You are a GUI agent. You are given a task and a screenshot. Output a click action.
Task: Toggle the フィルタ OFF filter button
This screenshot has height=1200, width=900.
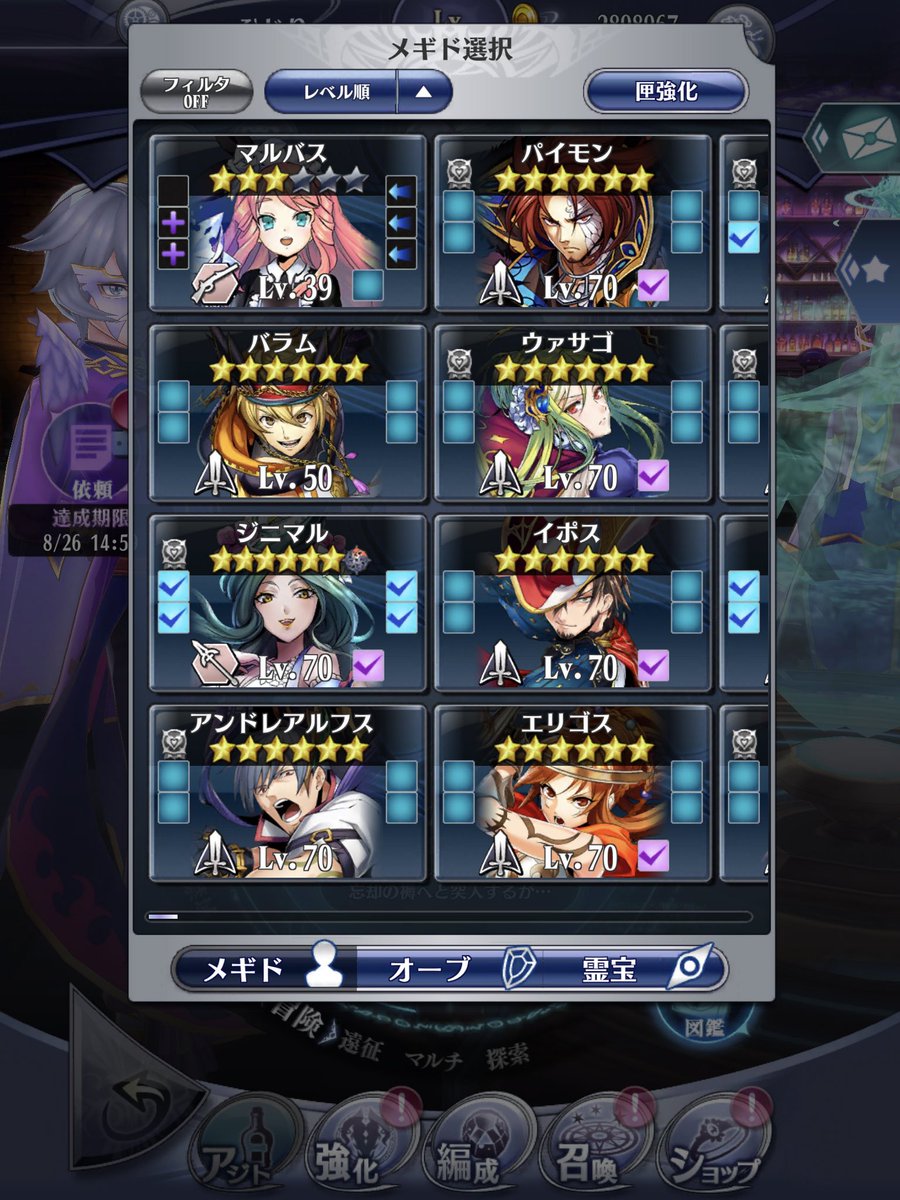[x=196, y=92]
